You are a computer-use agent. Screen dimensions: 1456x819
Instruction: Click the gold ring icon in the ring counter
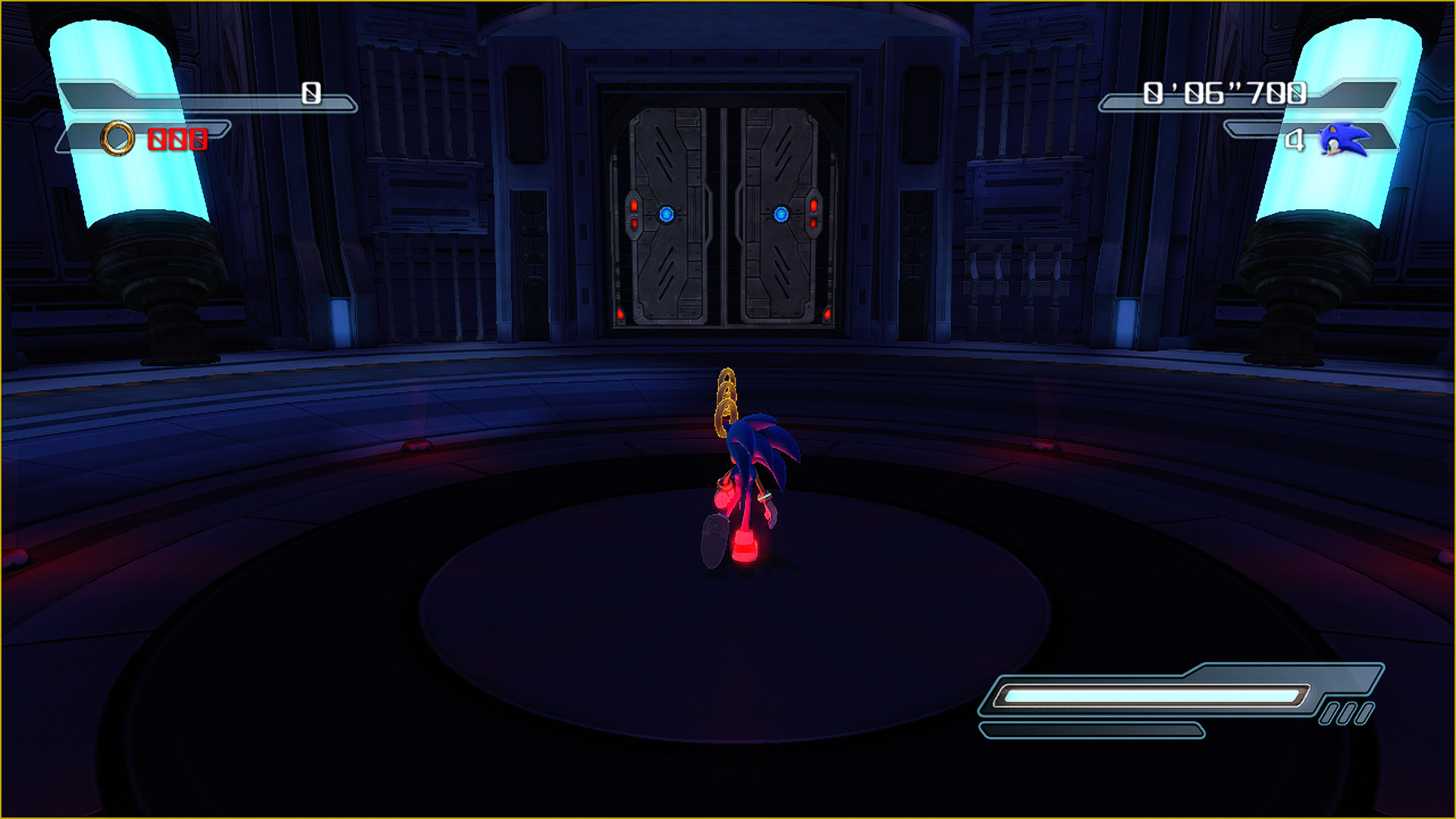(118, 139)
